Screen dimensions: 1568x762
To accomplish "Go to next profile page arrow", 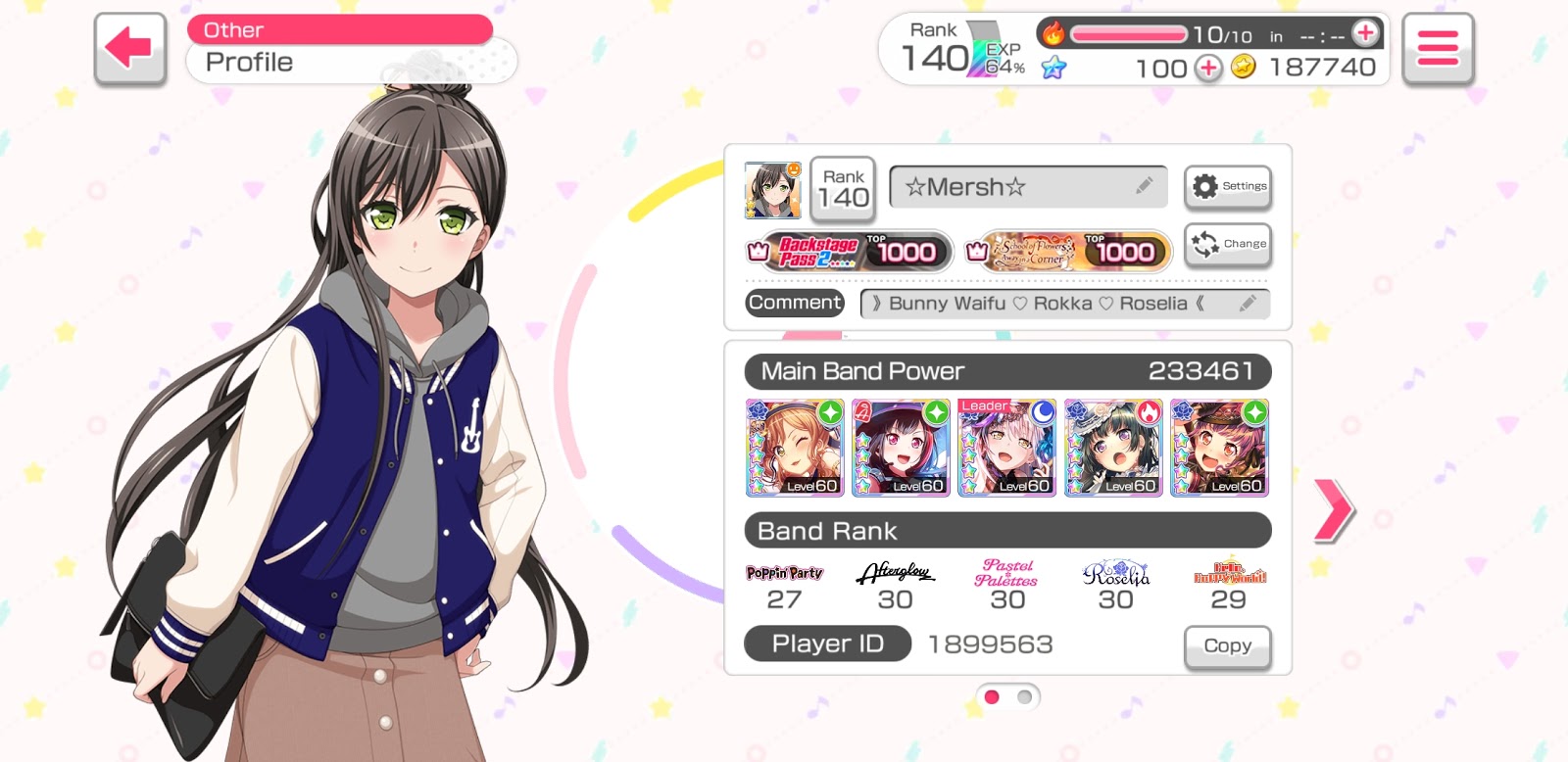I will click(1333, 510).
